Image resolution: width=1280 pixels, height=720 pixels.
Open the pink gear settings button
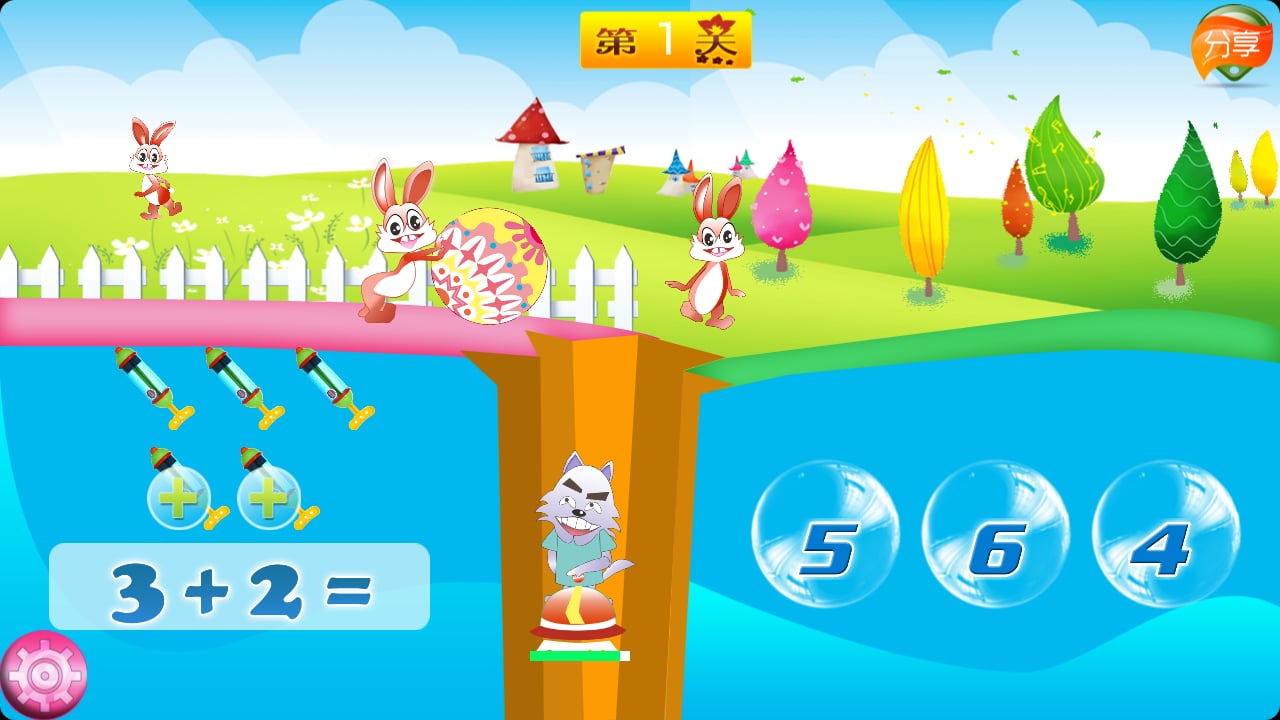pos(44,675)
